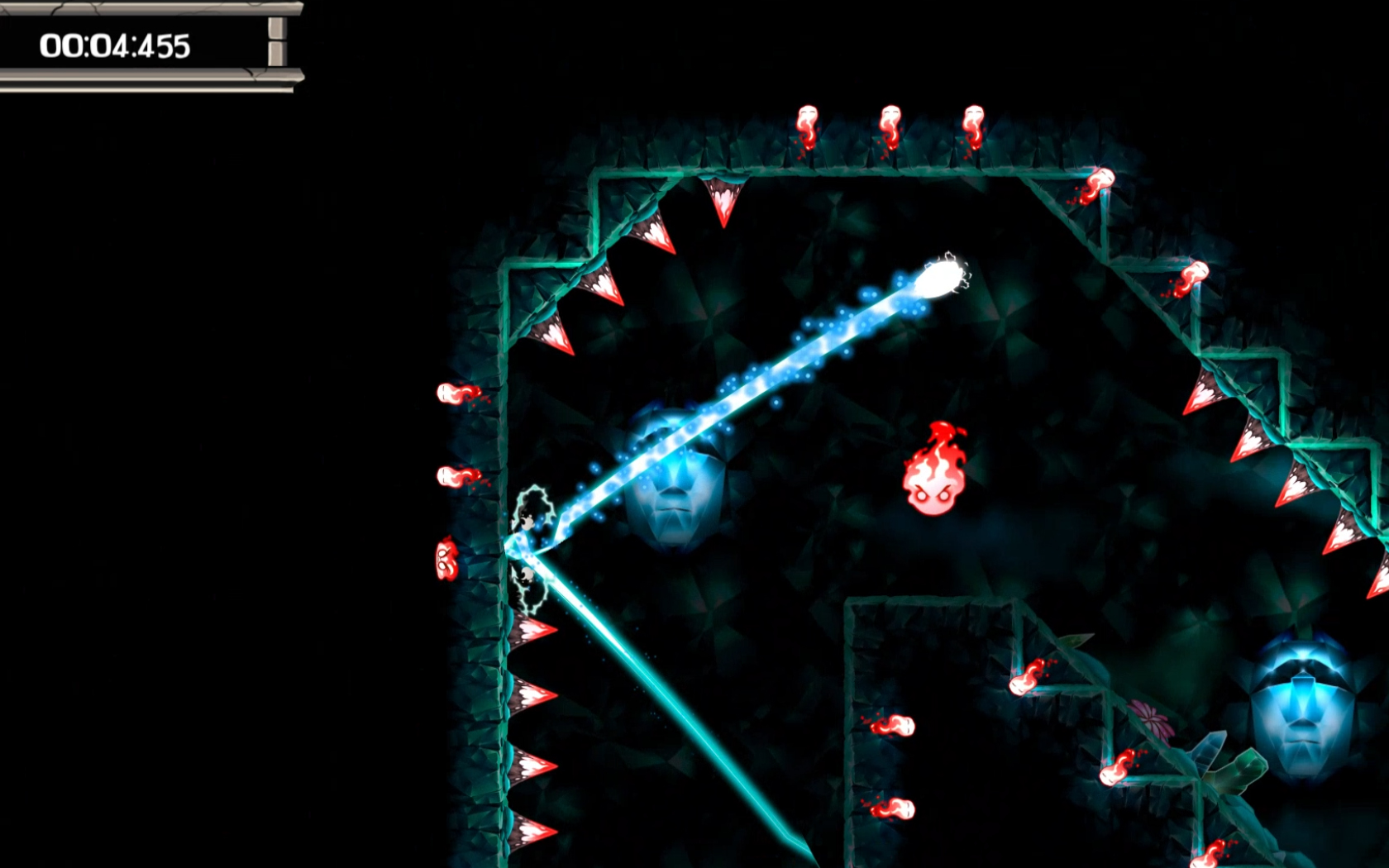Click the timer display reading 00:04:455
This screenshot has width=1389, height=868.
click(x=116, y=45)
